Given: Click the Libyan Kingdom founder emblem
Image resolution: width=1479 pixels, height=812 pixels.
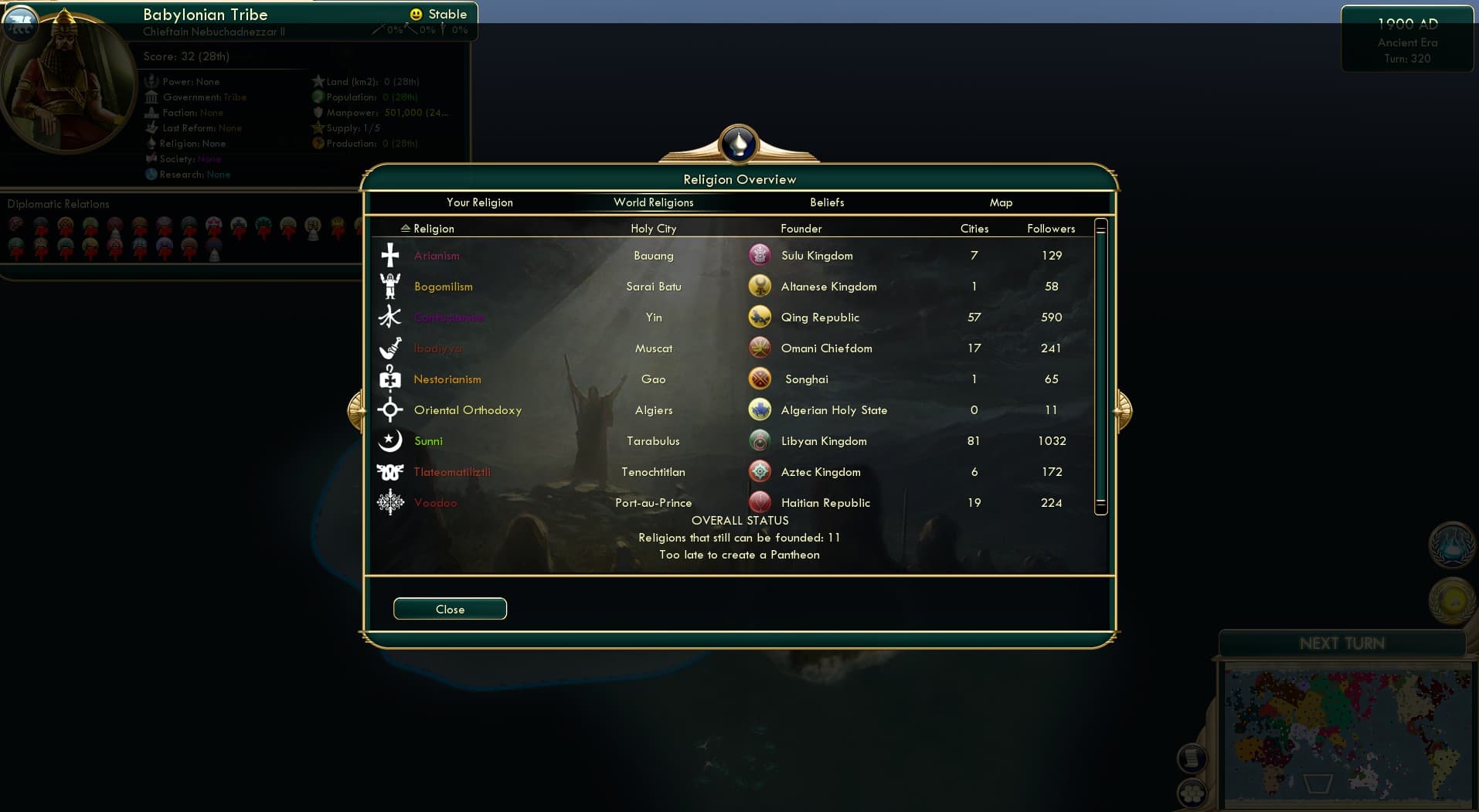Looking at the screenshot, I should [760, 440].
